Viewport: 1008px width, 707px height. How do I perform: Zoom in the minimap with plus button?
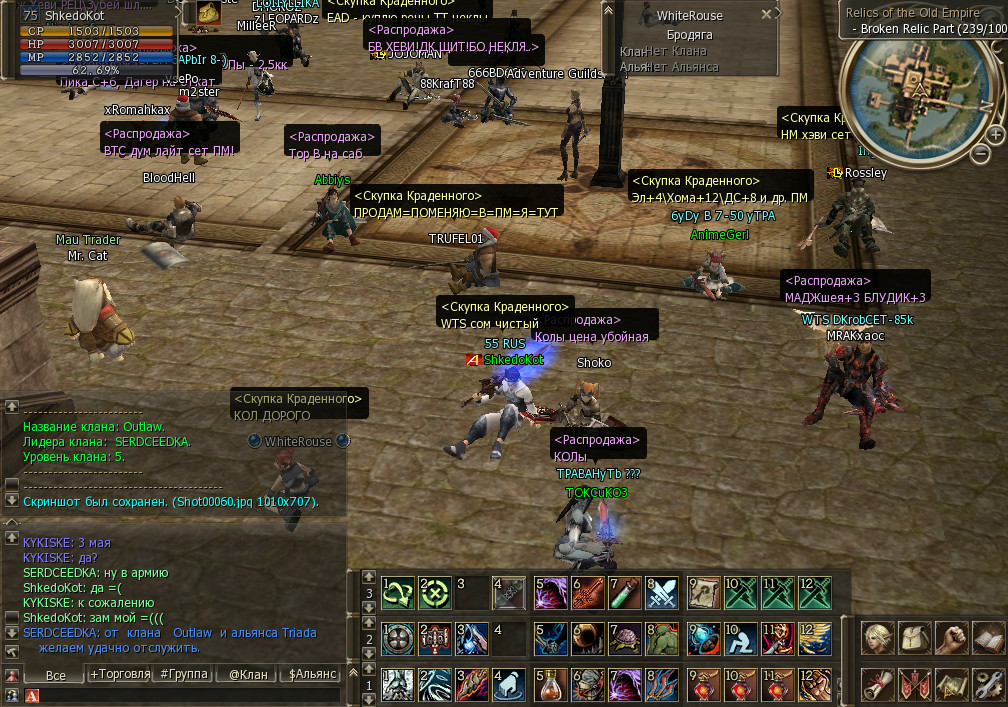(x=996, y=134)
